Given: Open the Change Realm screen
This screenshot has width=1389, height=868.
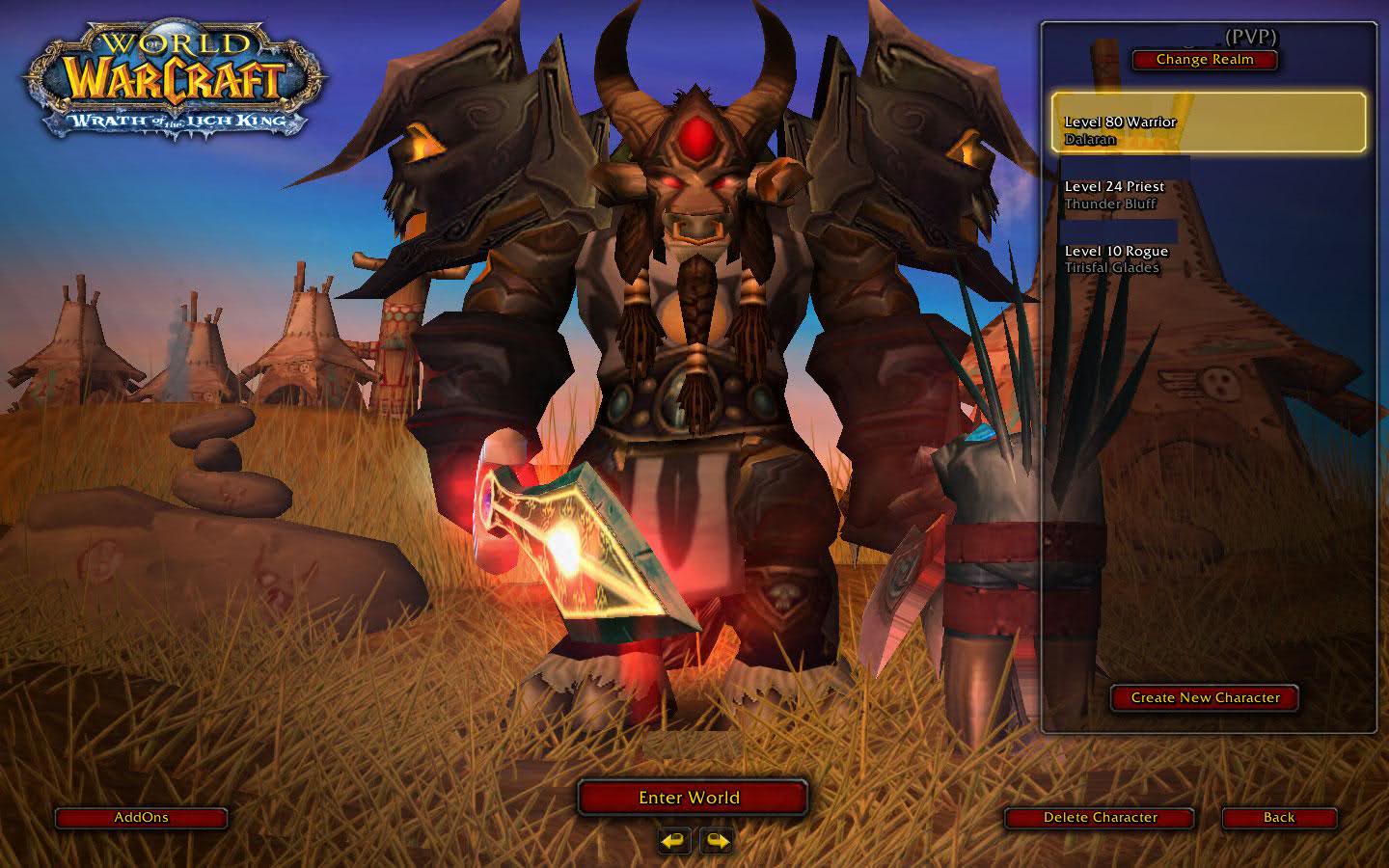Looking at the screenshot, I should (x=1204, y=61).
